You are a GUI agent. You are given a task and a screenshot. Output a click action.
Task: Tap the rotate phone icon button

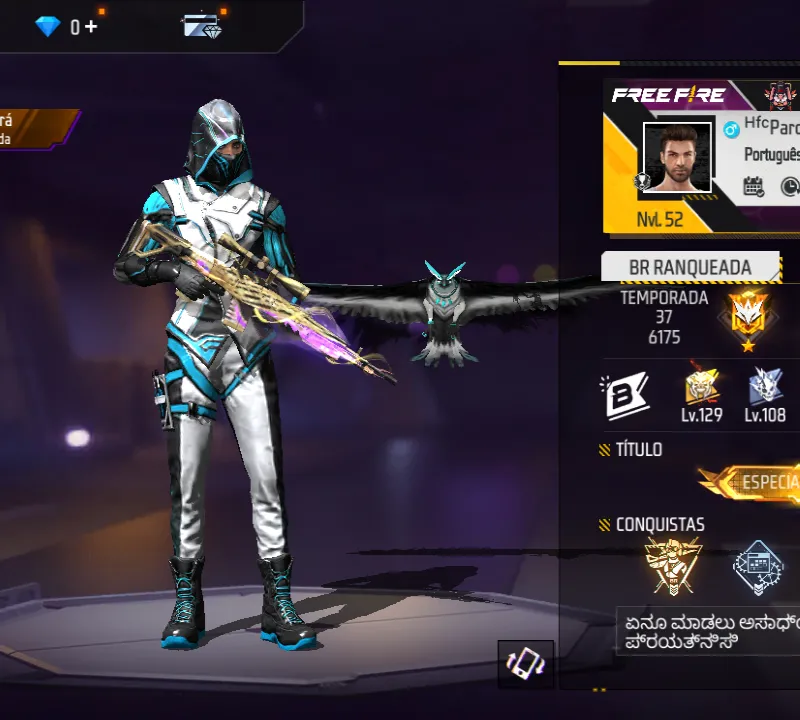click(526, 665)
